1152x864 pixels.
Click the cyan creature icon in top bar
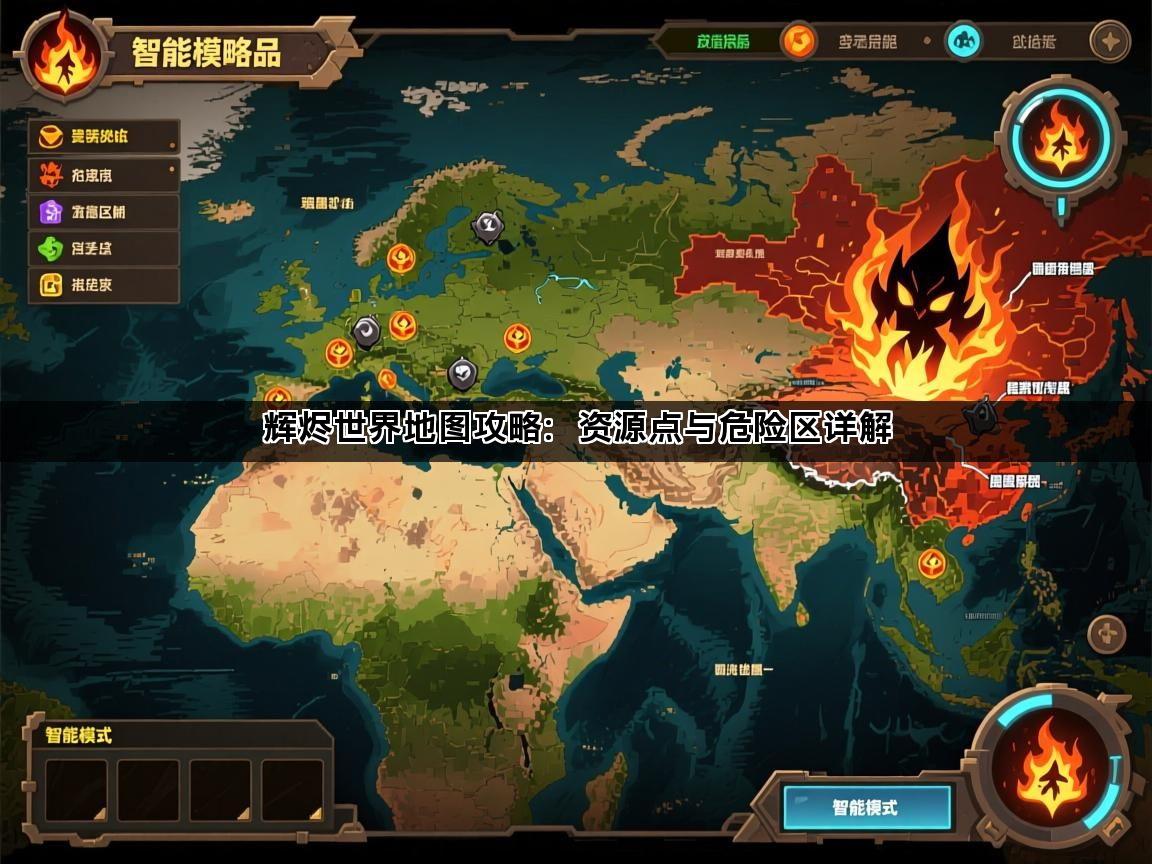pos(964,42)
